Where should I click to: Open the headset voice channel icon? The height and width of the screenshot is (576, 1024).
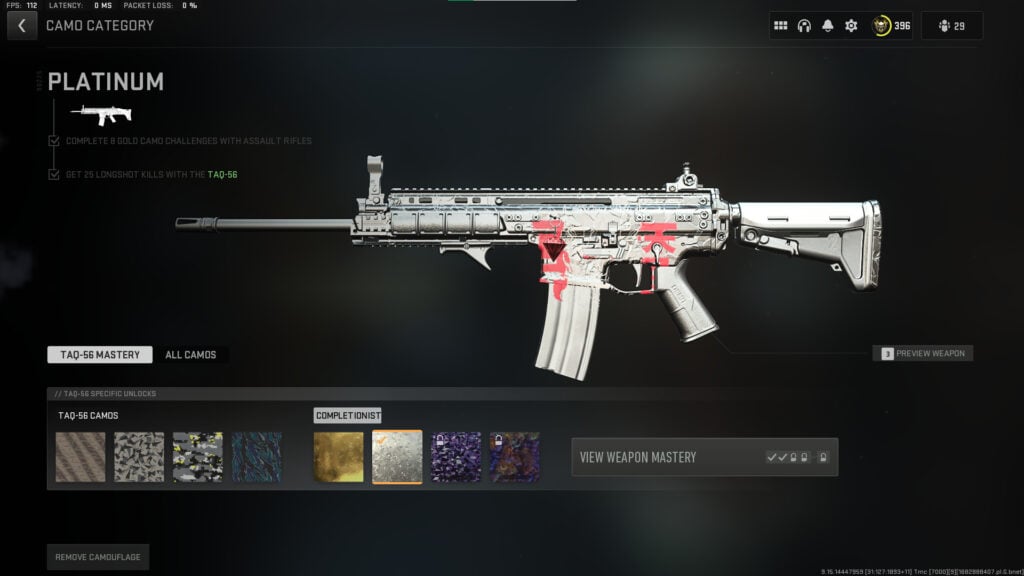pos(804,26)
